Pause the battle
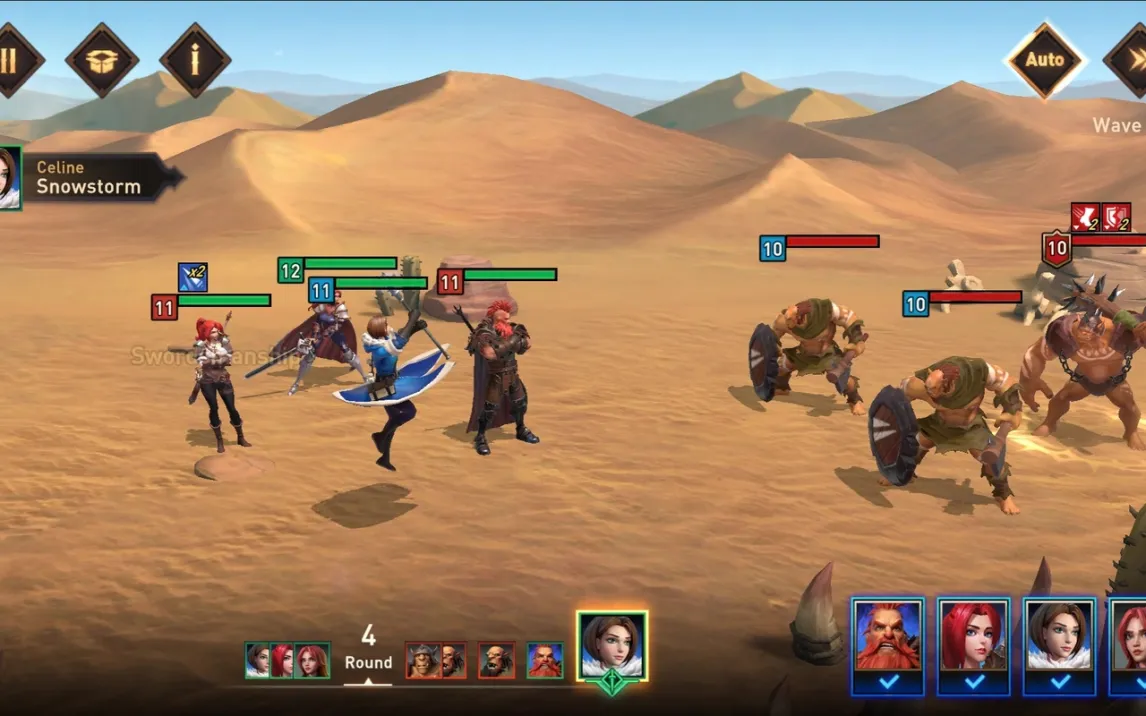The width and height of the screenshot is (1146, 716). 10,61
